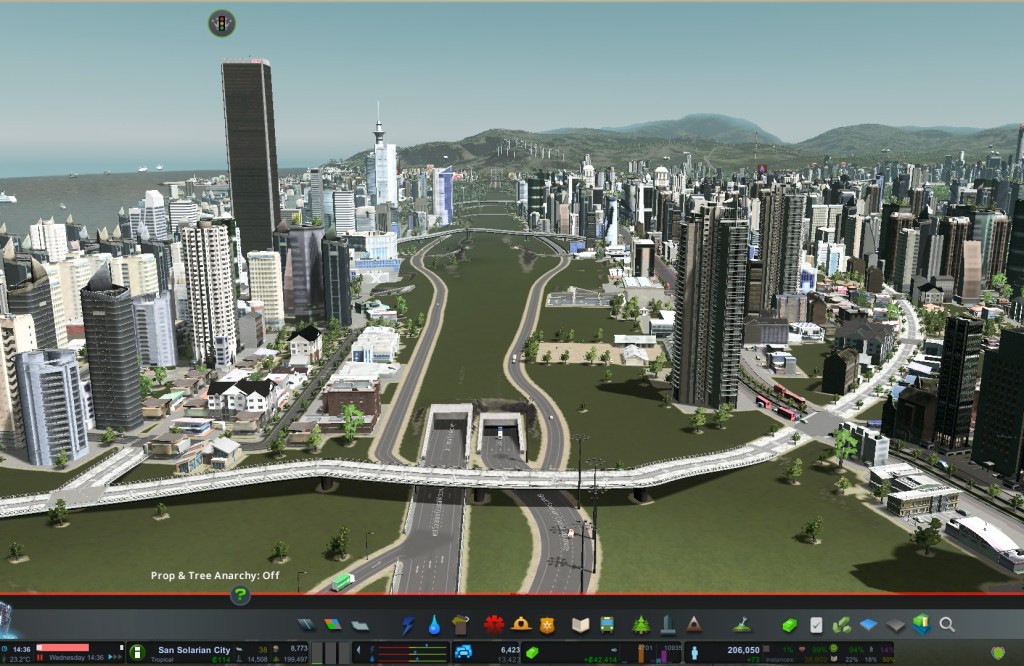1024x666 pixels.
Task: Select the Bulldoze tool
Action: 742,625
